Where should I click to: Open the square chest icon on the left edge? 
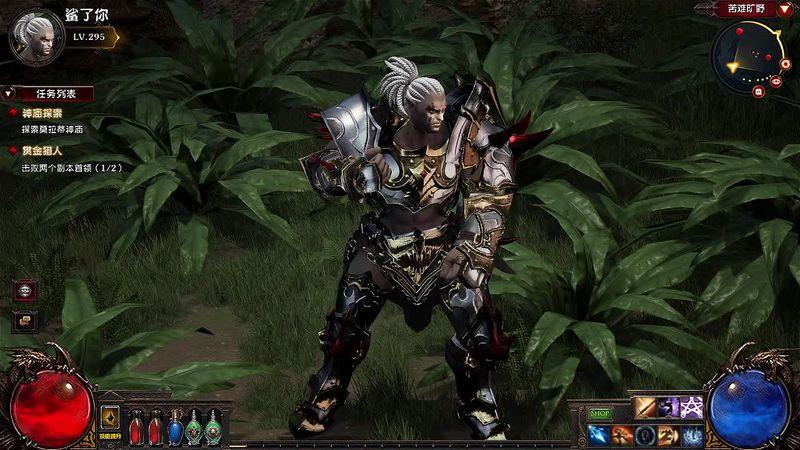pyautogui.click(x=23, y=321)
